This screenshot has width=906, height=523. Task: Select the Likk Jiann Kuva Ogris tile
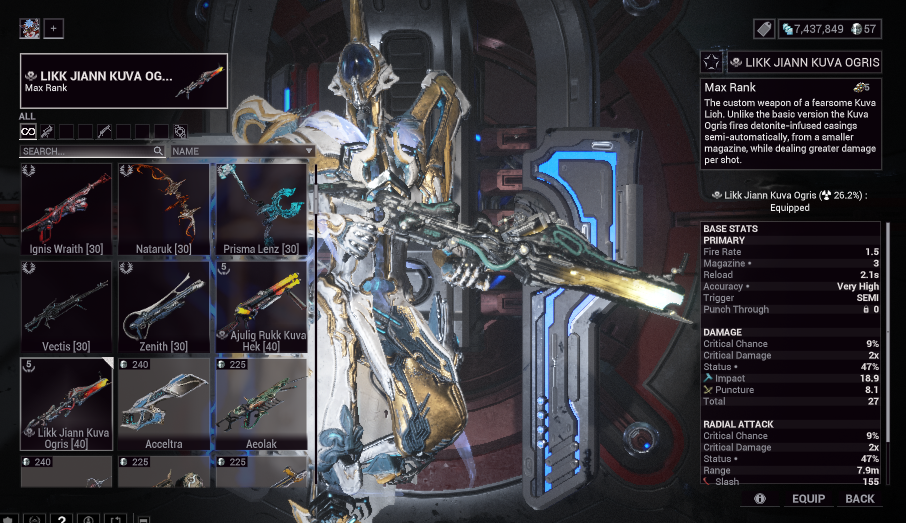click(x=66, y=404)
